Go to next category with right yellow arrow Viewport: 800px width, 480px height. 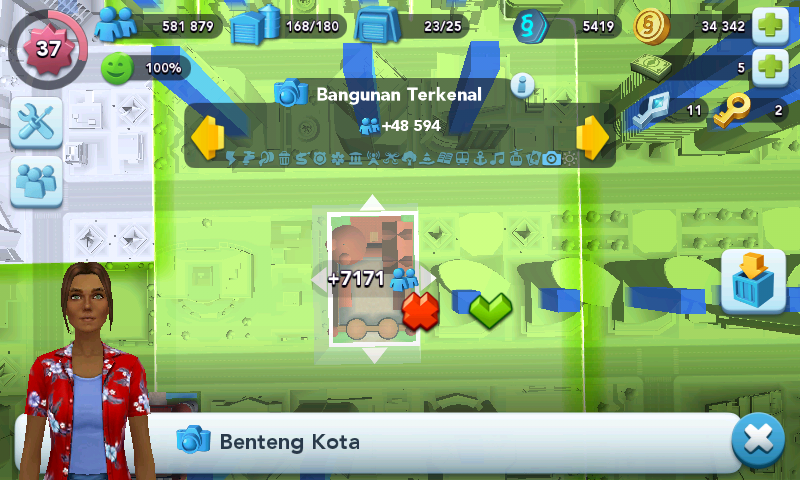(x=592, y=138)
